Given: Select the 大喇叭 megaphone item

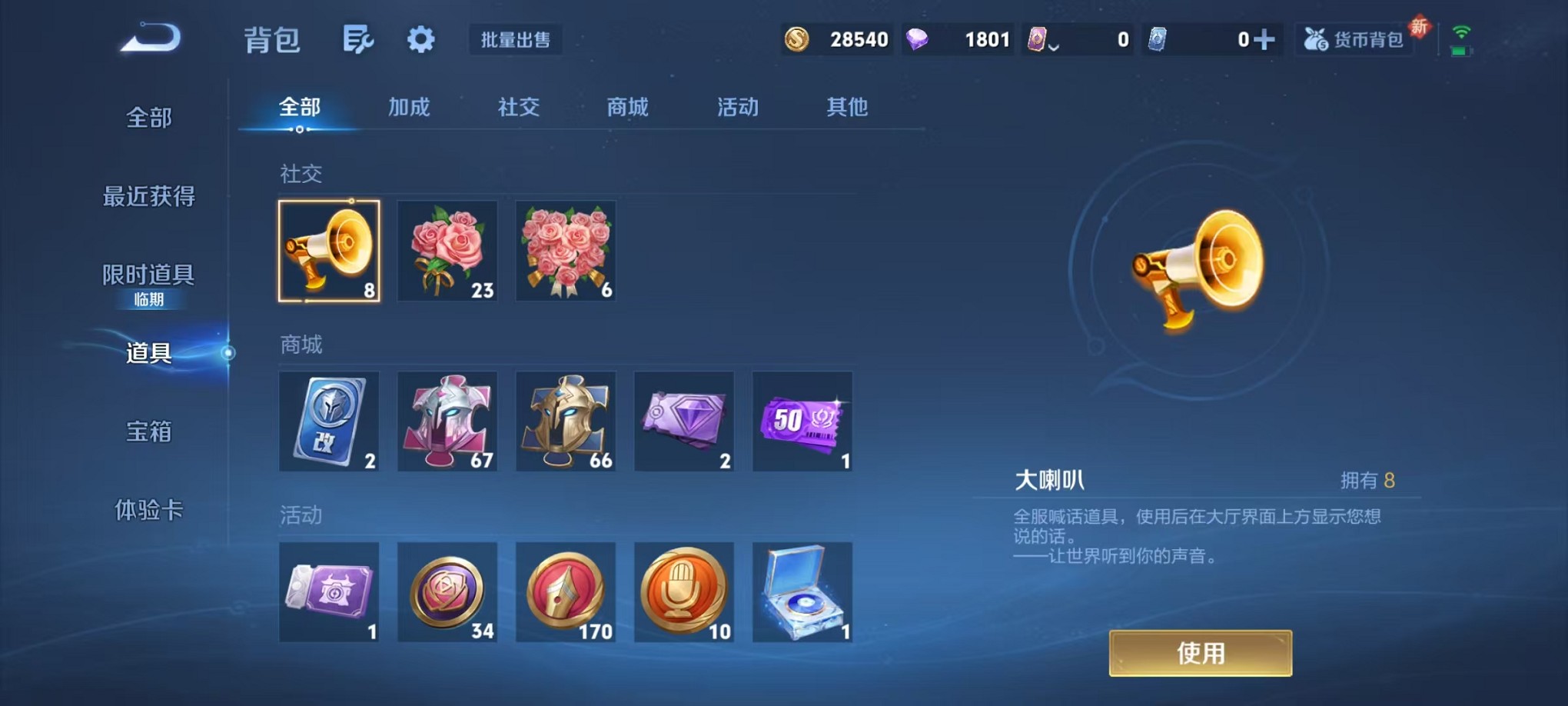Looking at the screenshot, I should (x=329, y=251).
